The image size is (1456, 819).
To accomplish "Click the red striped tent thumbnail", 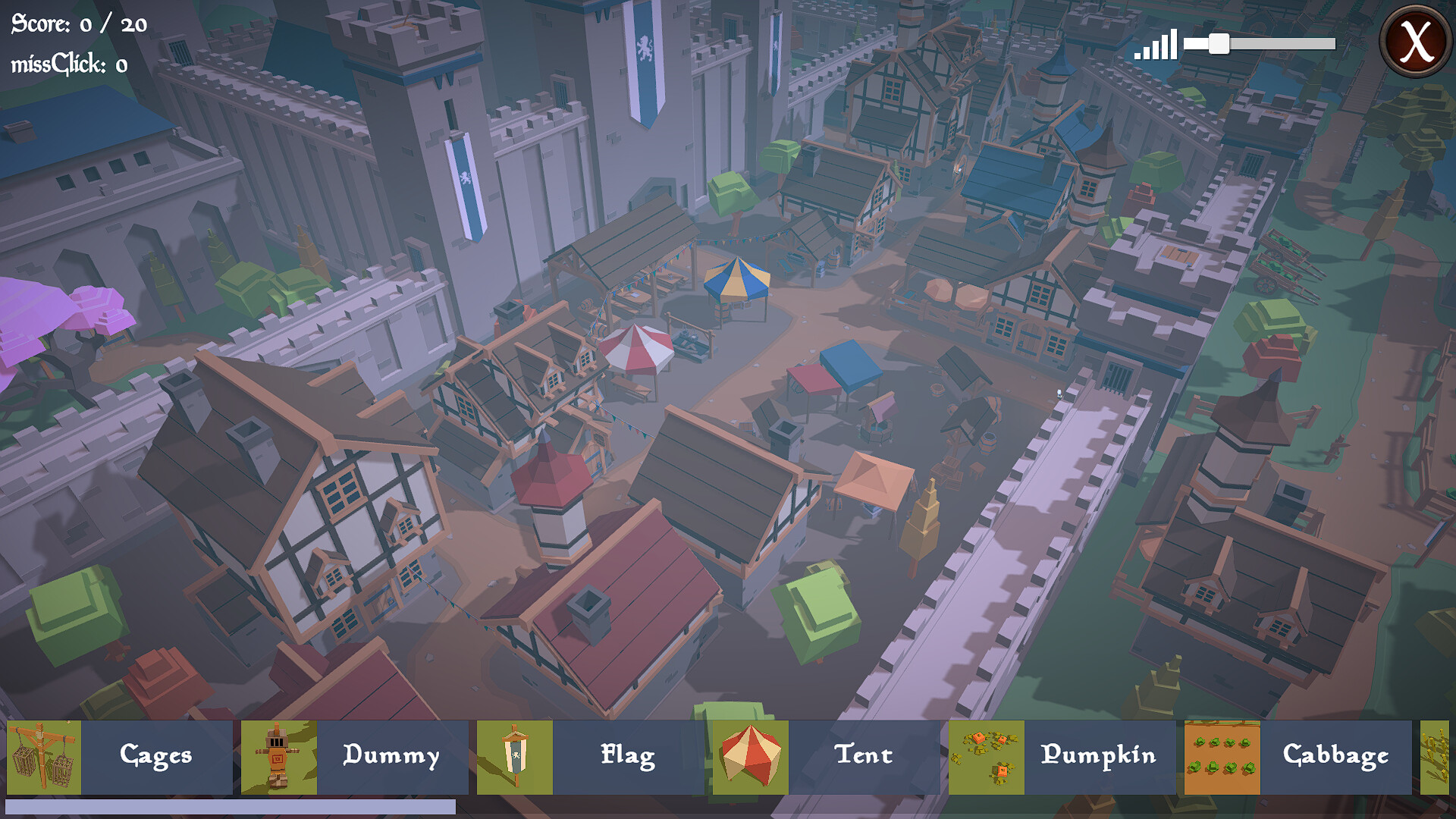I will point(751,757).
